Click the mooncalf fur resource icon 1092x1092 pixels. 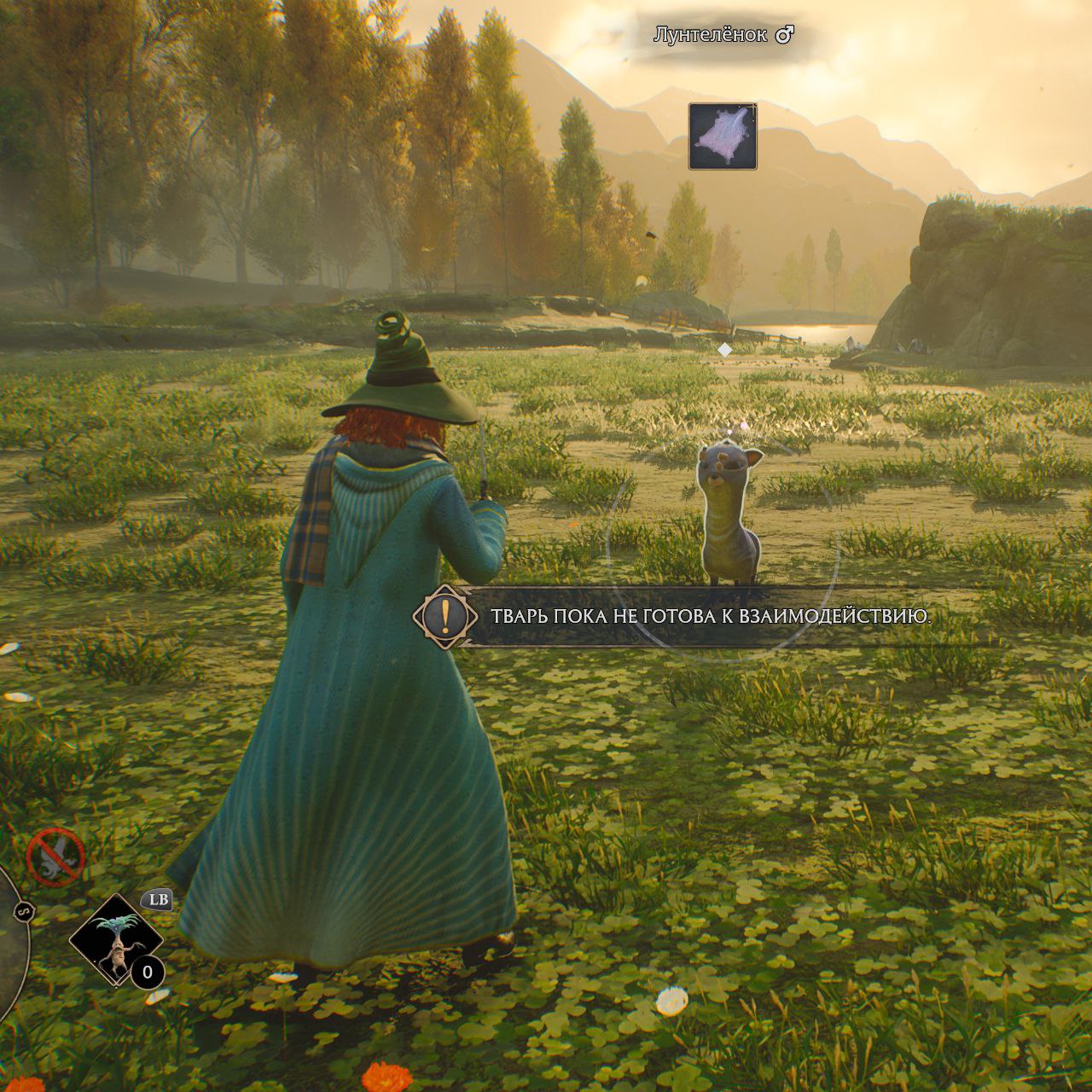[x=723, y=136]
